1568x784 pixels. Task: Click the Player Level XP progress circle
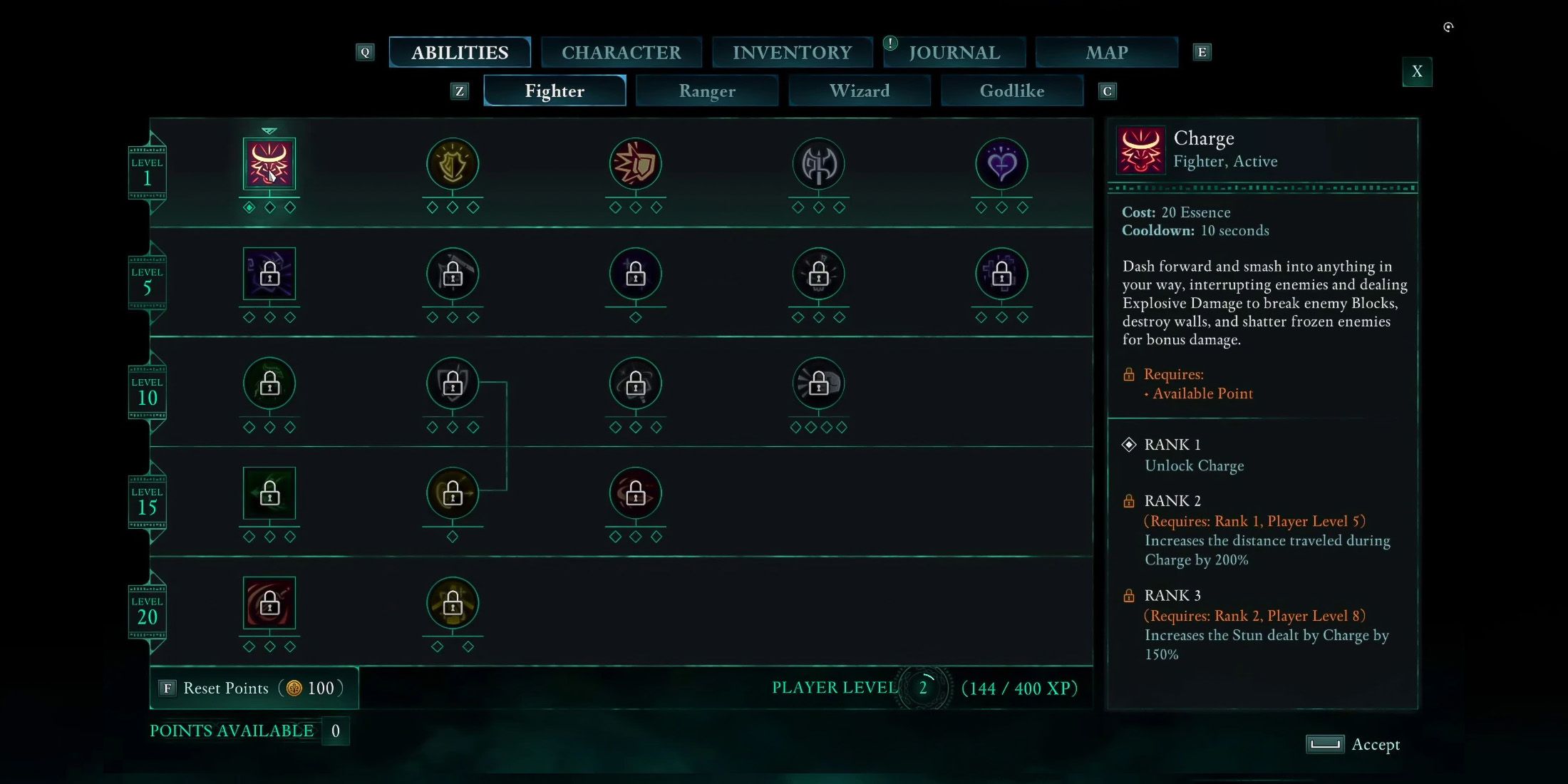[924, 688]
